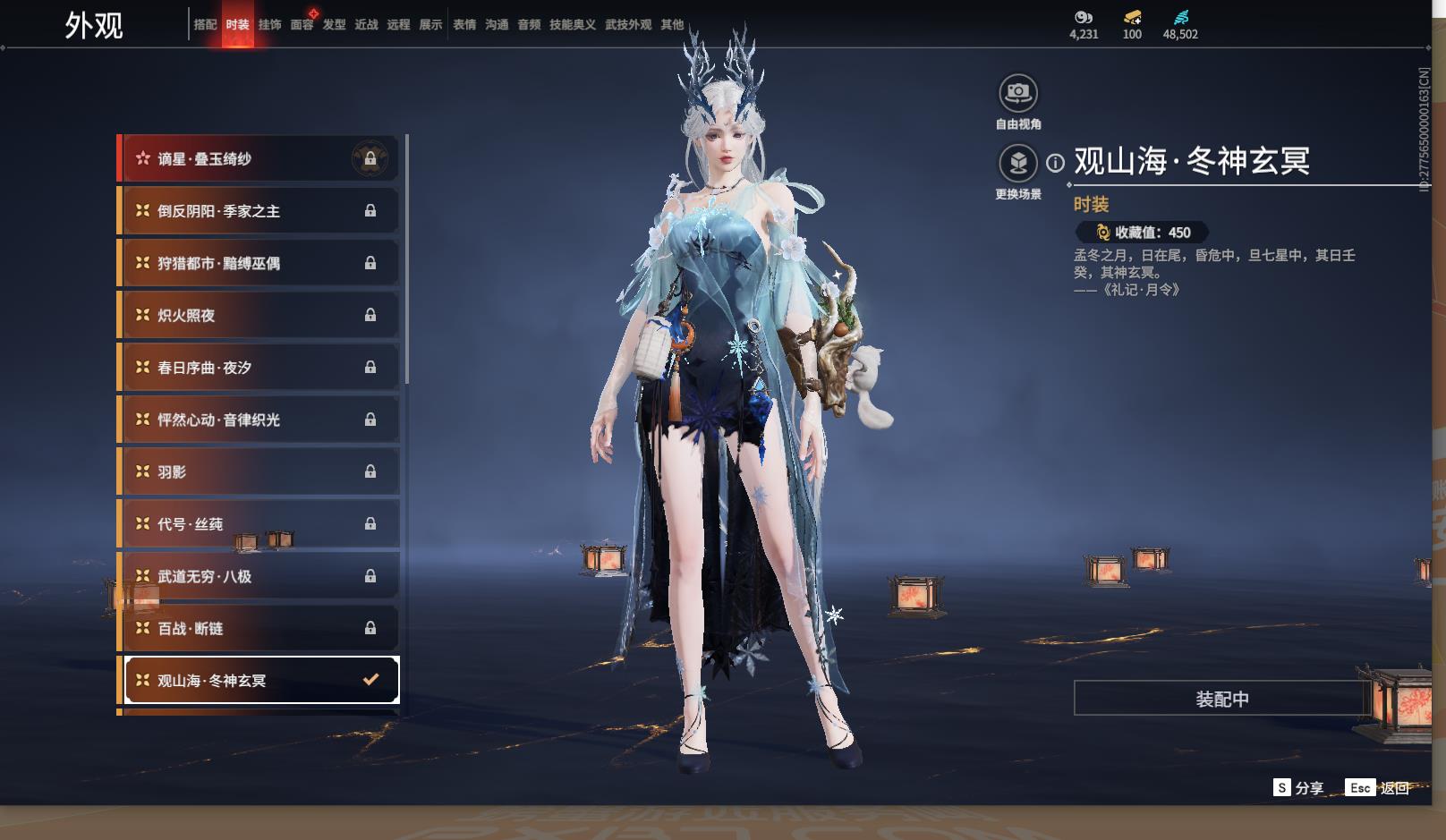Select the 羽影 outfit entry
The width and height of the screenshot is (1446, 840).
[x=259, y=472]
